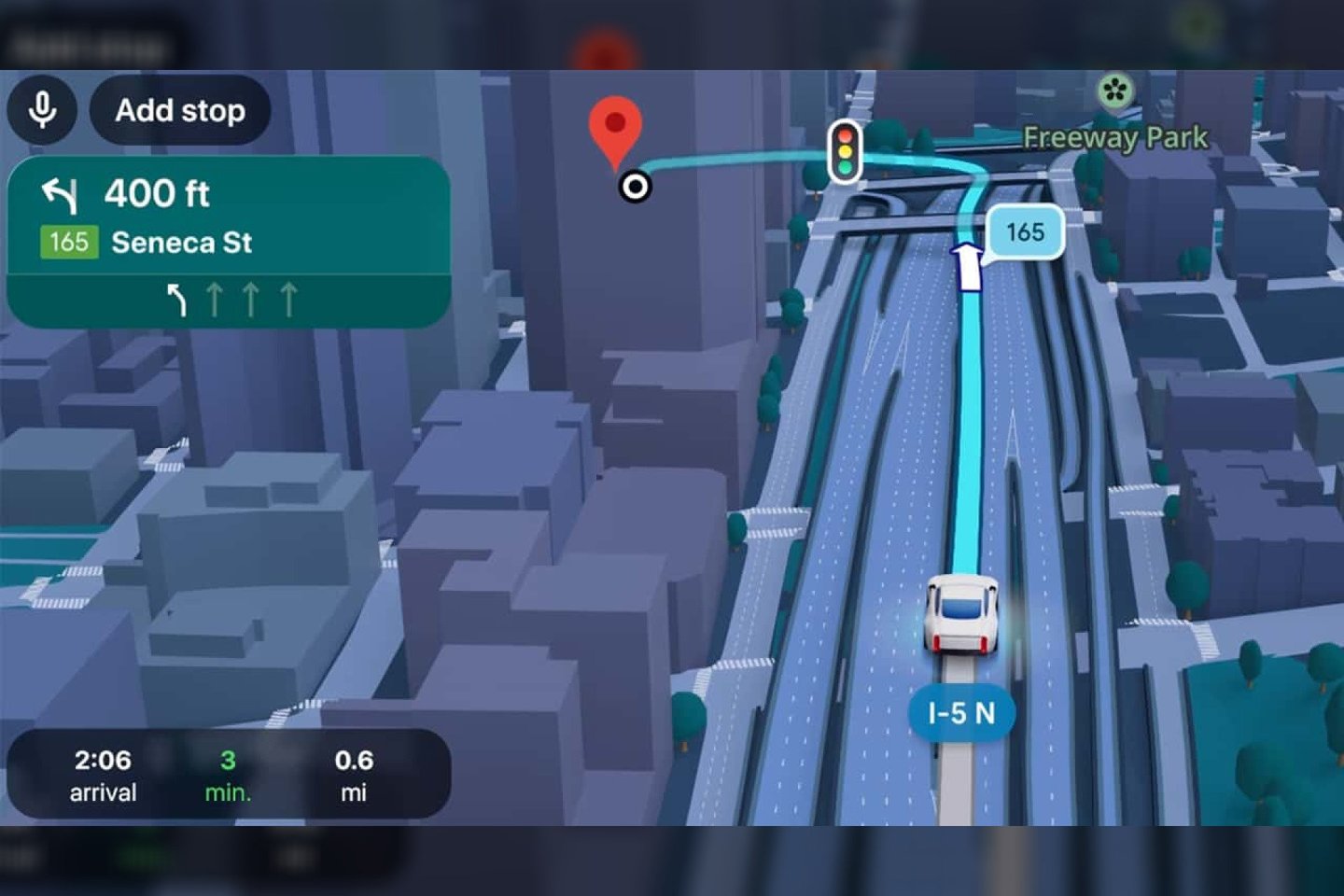Tap the Freeway Park place marker
The width and height of the screenshot is (1344, 896).
tap(1114, 91)
